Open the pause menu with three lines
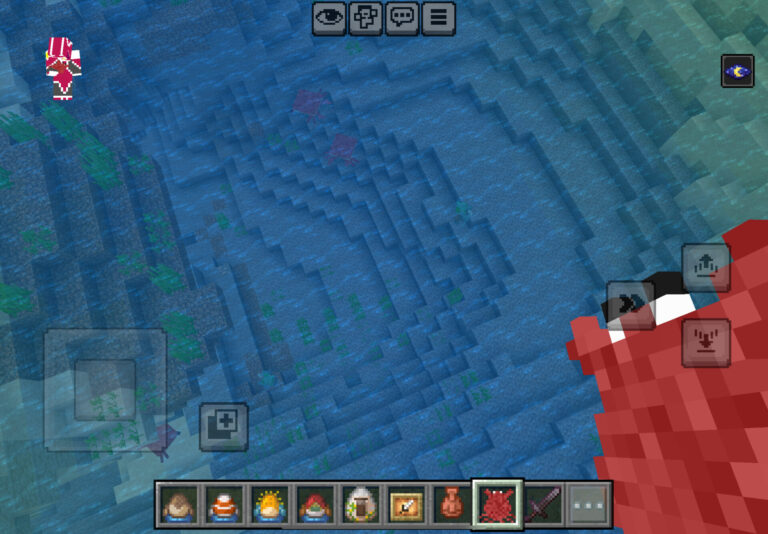Image resolution: width=768 pixels, height=534 pixels. pos(438,18)
